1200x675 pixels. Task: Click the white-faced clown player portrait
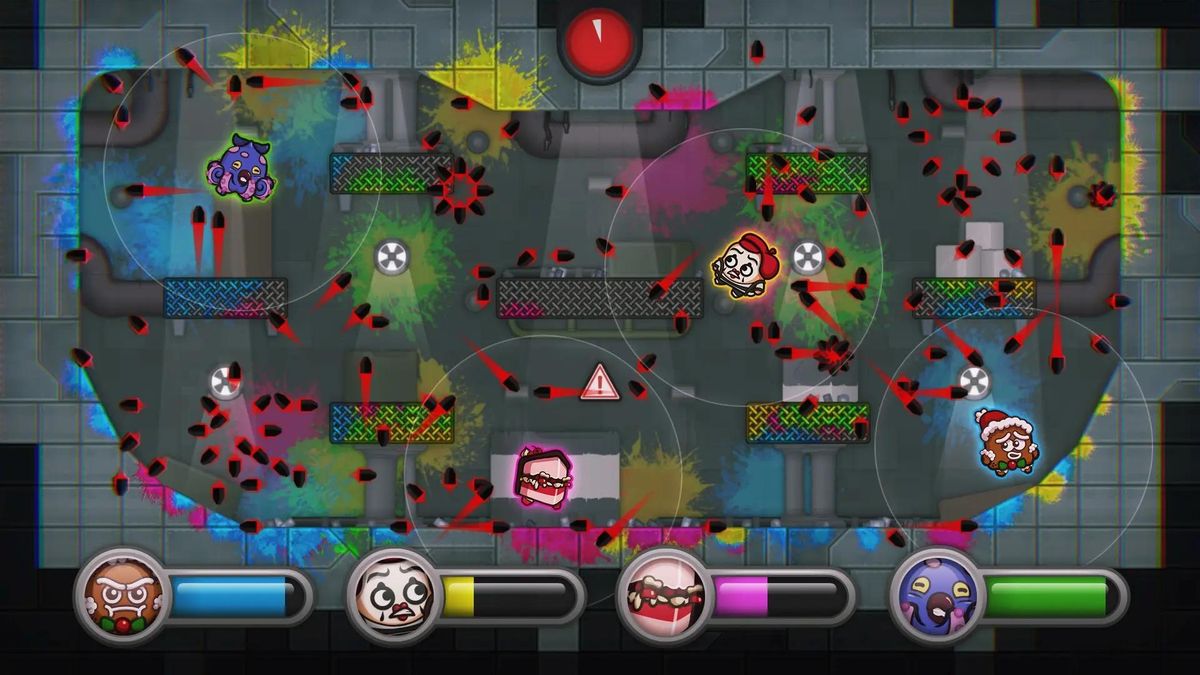(x=393, y=596)
